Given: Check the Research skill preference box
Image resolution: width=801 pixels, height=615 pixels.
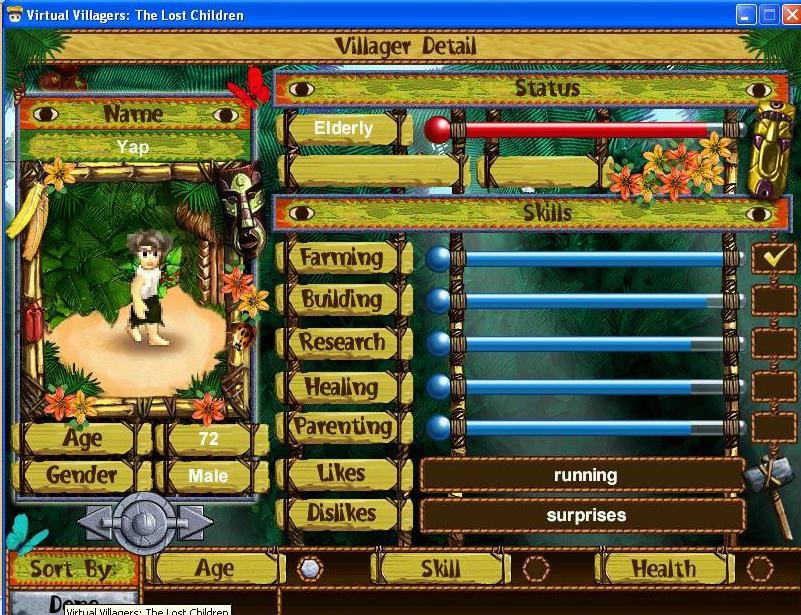Looking at the screenshot, I should click(773, 342).
